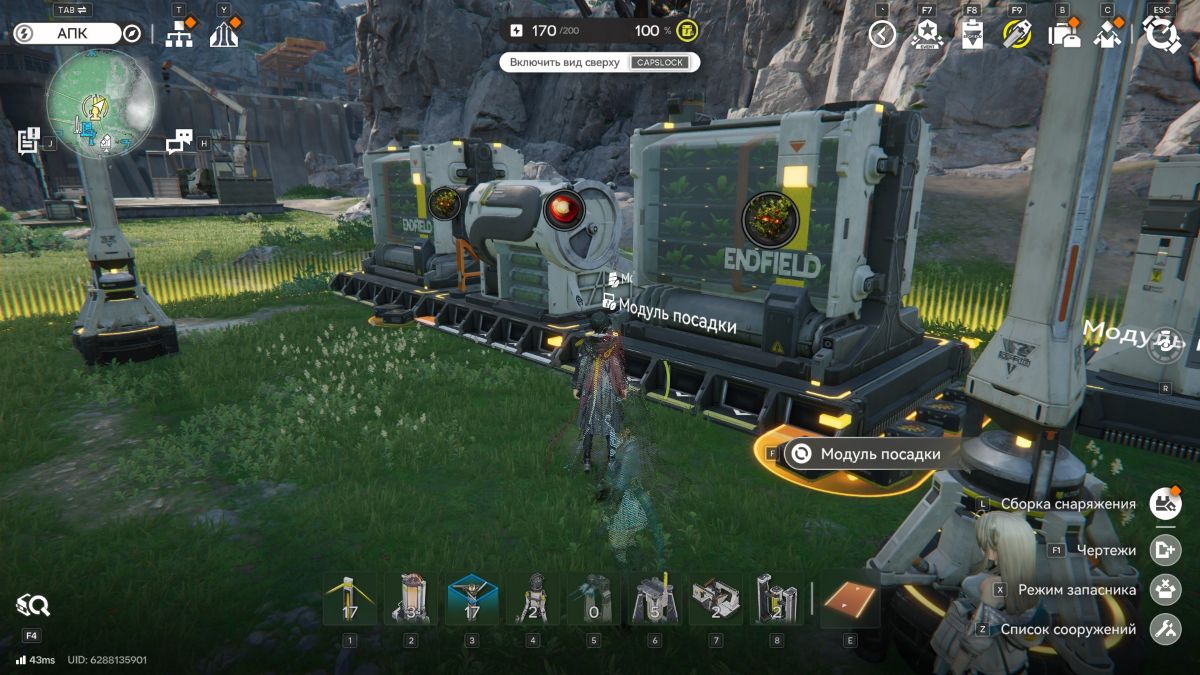
Task: Toggle the АПК mode switch
Action: pos(67,34)
